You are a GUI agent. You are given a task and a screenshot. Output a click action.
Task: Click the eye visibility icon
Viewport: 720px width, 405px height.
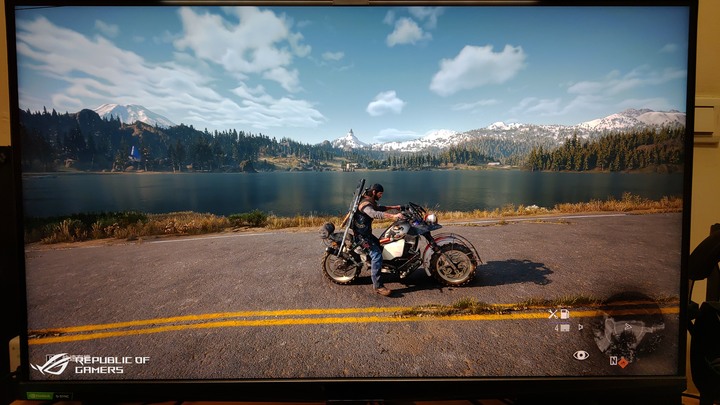pos(580,354)
